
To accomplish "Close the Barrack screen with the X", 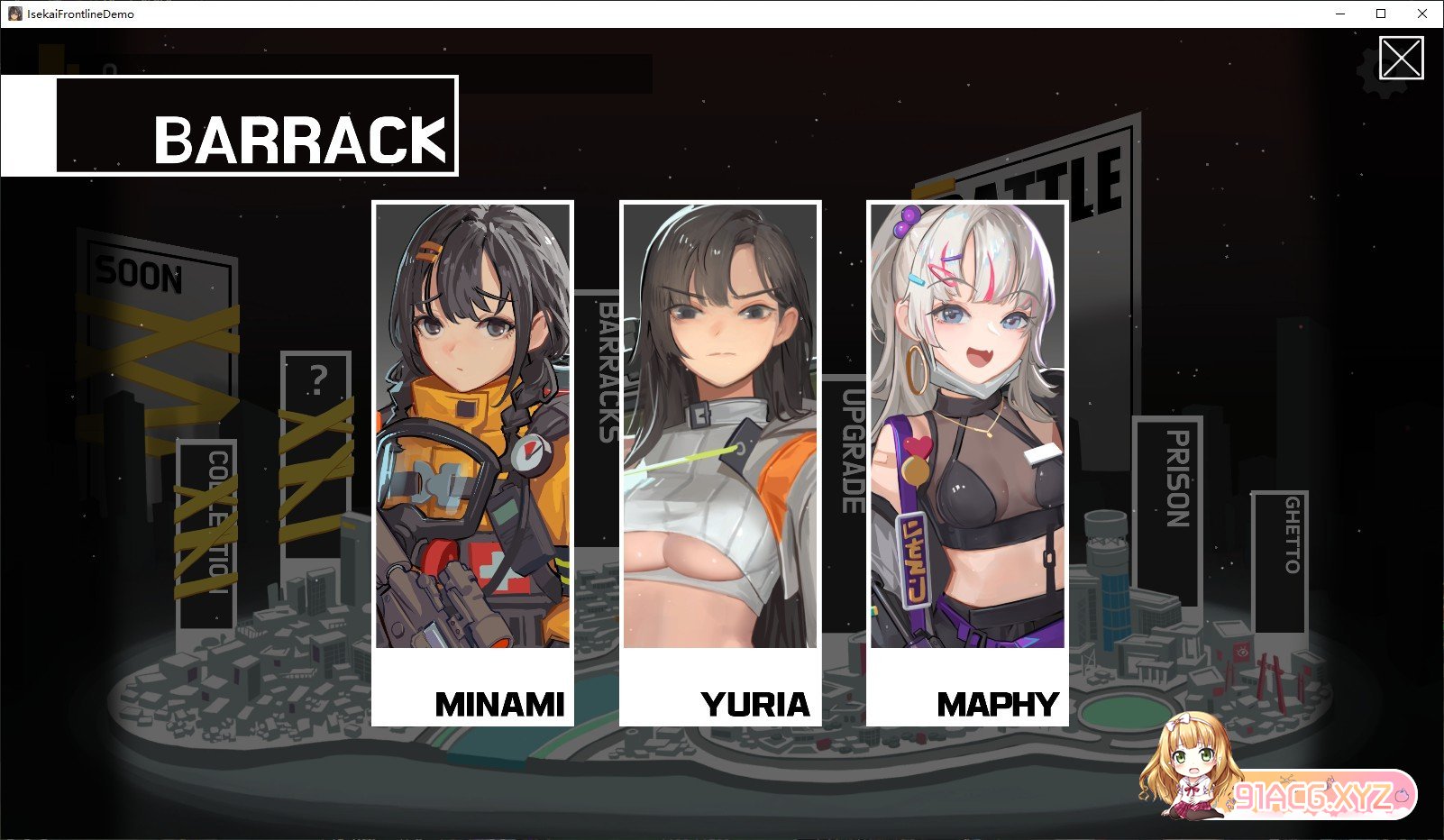I will pyautogui.click(x=1401, y=59).
